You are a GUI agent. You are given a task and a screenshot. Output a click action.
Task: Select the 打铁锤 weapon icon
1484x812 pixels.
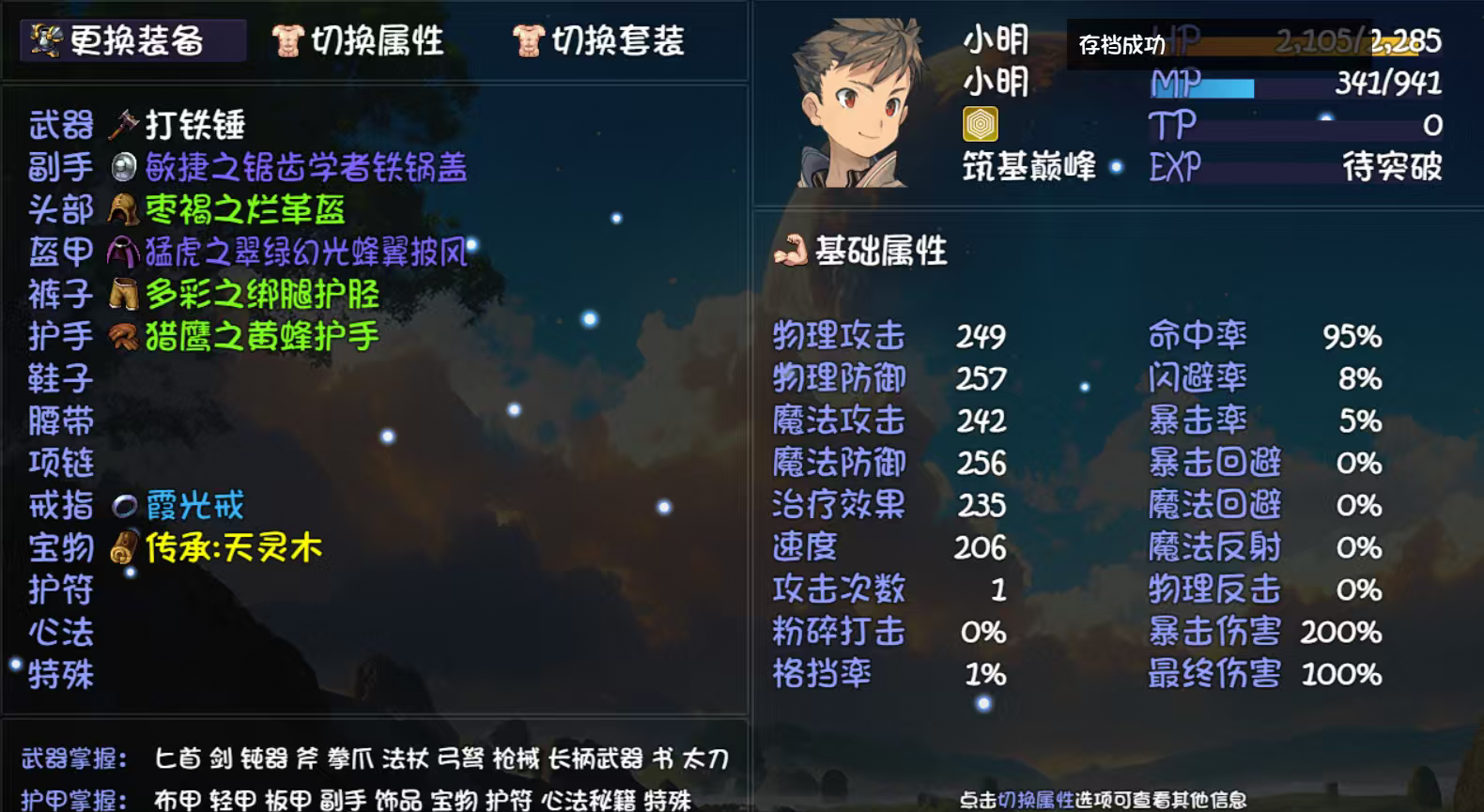click(x=123, y=125)
